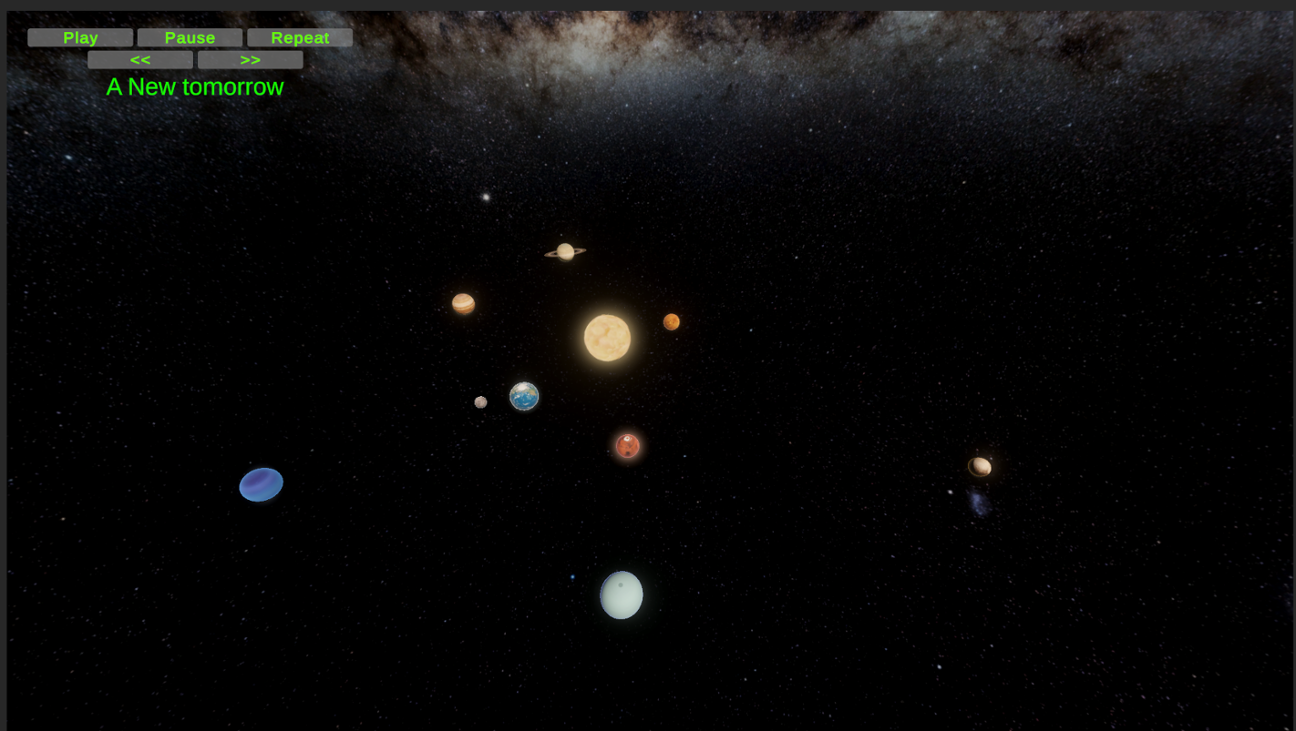Click the glowing Sun at center
The image size is (1296, 731).
607,337
